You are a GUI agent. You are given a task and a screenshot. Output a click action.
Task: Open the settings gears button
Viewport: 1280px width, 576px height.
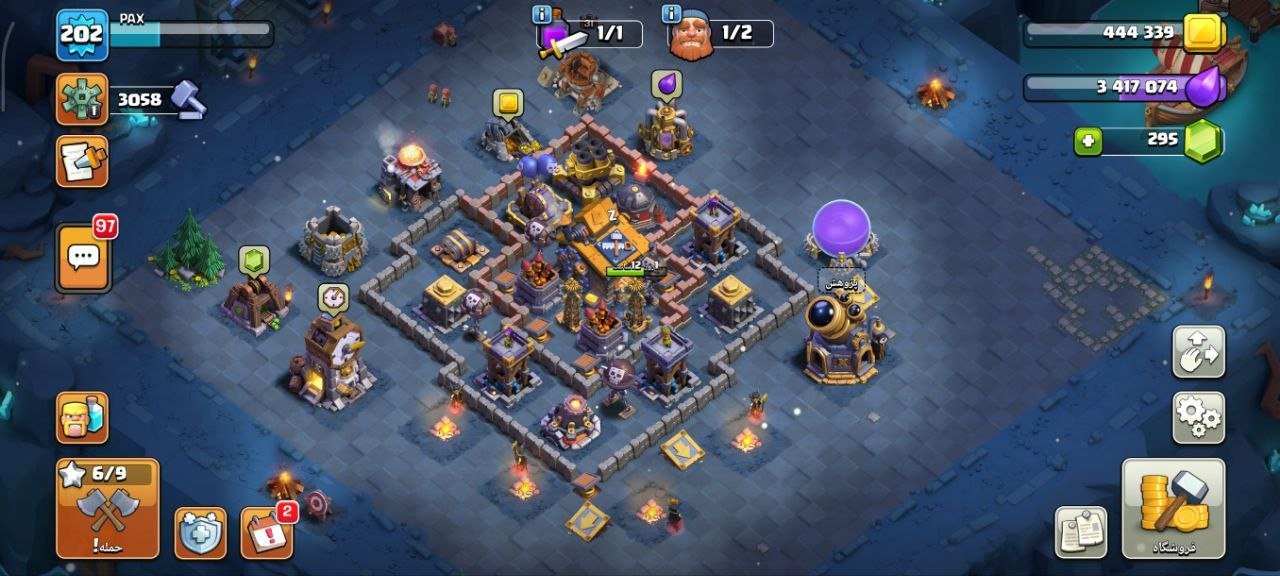(x=1198, y=417)
